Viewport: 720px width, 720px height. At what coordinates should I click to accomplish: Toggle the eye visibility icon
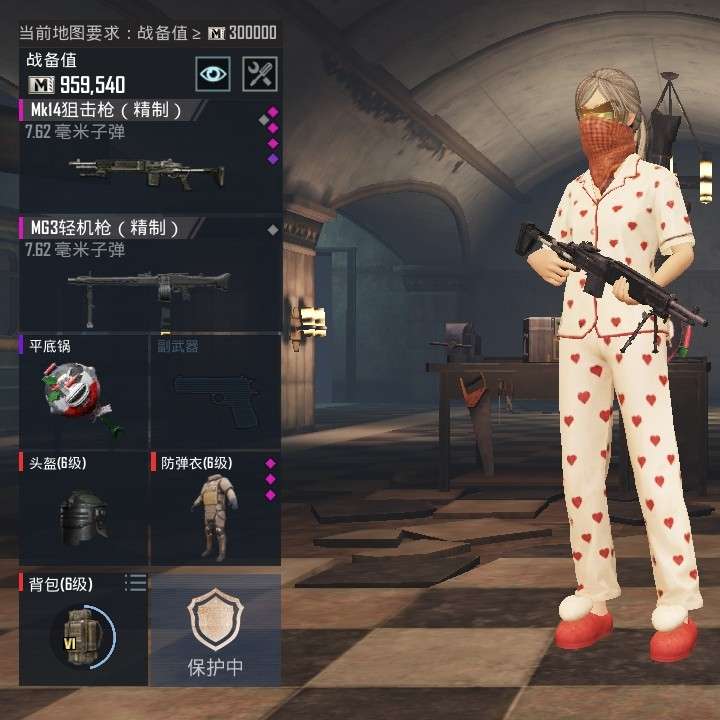[x=212, y=73]
